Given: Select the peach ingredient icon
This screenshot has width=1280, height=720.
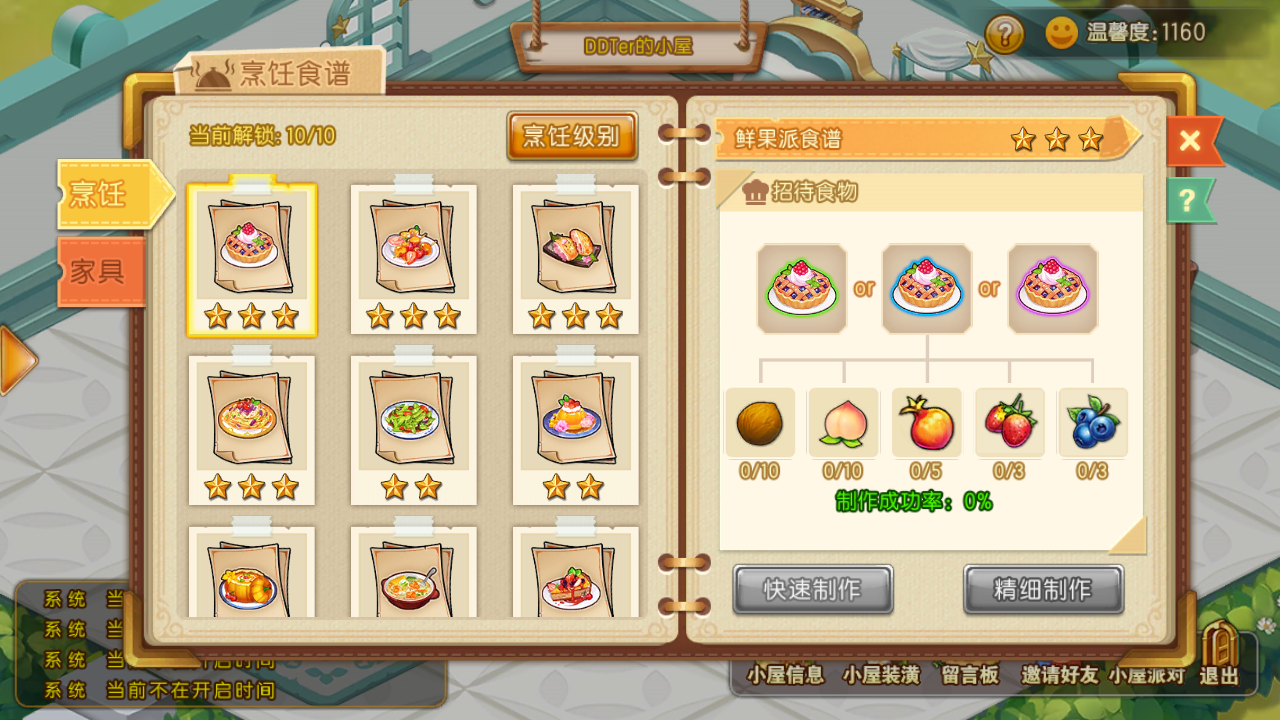Looking at the screenshot, I should click(843, 423).
